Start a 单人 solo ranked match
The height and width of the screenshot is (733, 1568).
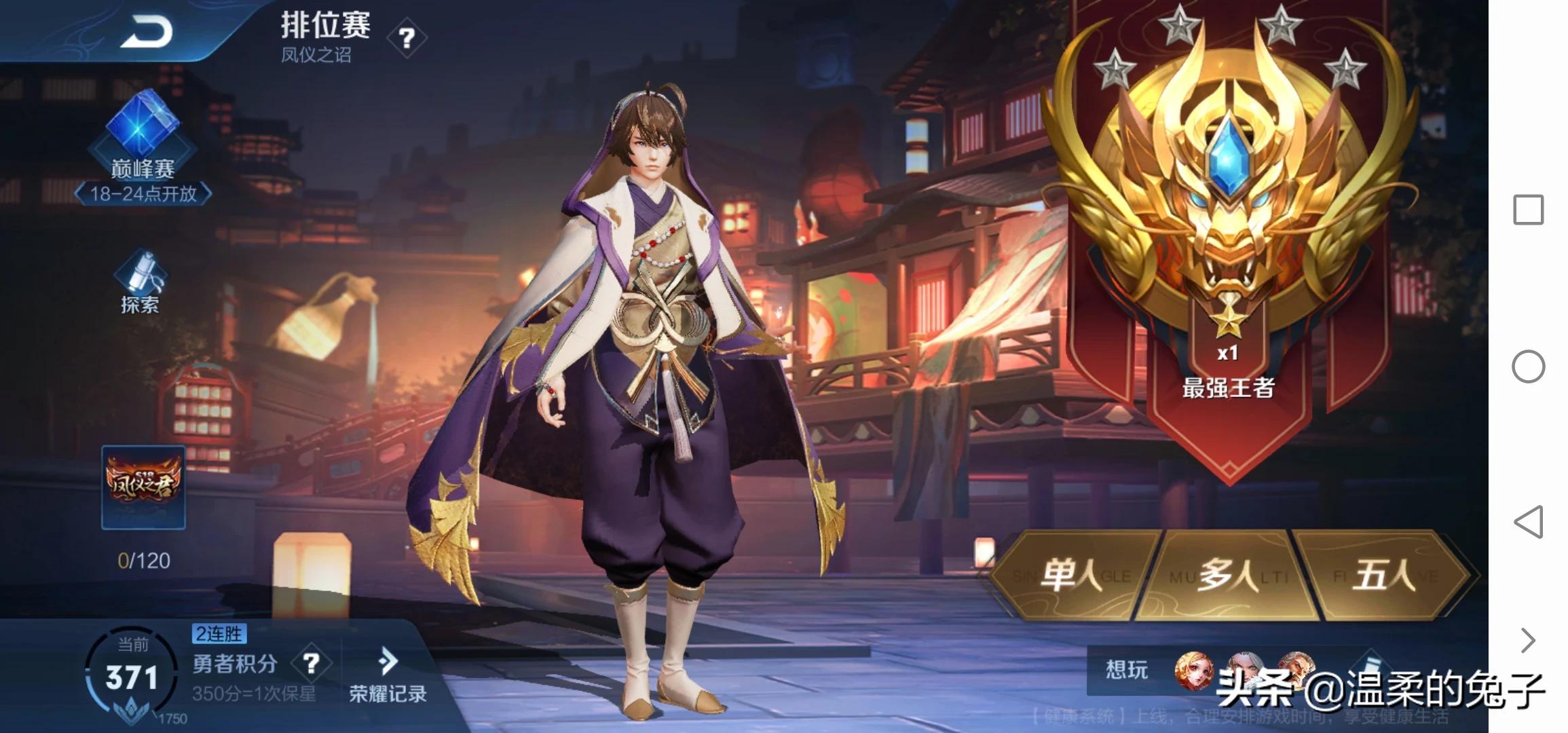pos(1072,576)
